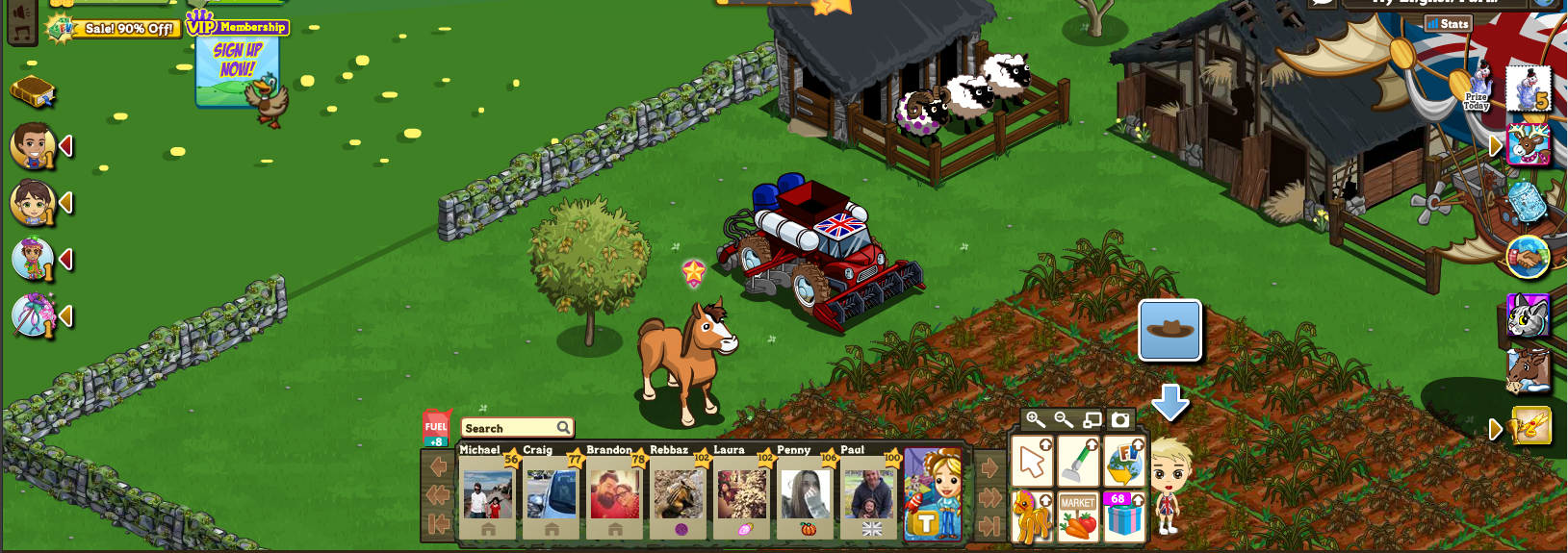Viewport: 1568px width, 553px height.
Task: Zoom in with the plus magnifier
Action: 1036,419
